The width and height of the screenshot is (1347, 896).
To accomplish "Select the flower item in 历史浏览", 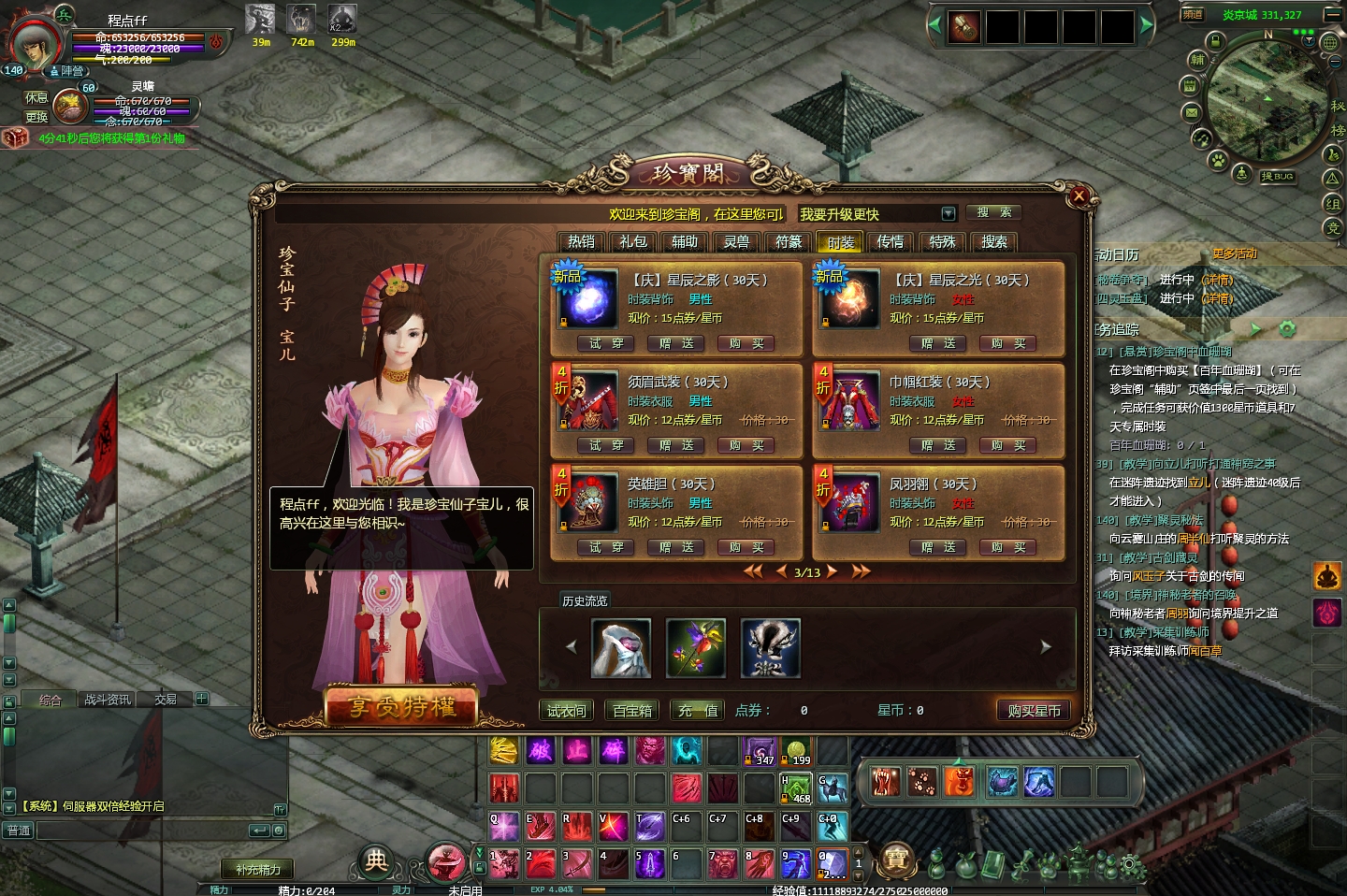I will coord(695,647).
